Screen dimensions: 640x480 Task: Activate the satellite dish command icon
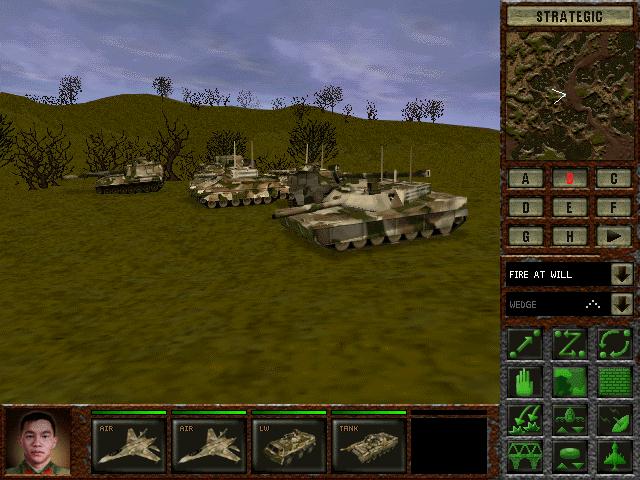pos(614,418)
